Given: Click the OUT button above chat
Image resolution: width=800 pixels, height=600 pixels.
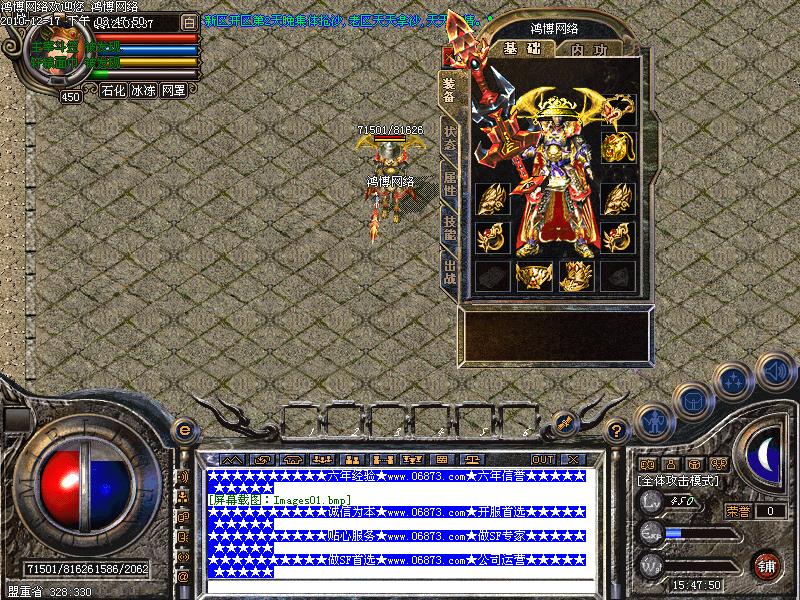Looking at the screenshot, I should [x=542, y=459].
